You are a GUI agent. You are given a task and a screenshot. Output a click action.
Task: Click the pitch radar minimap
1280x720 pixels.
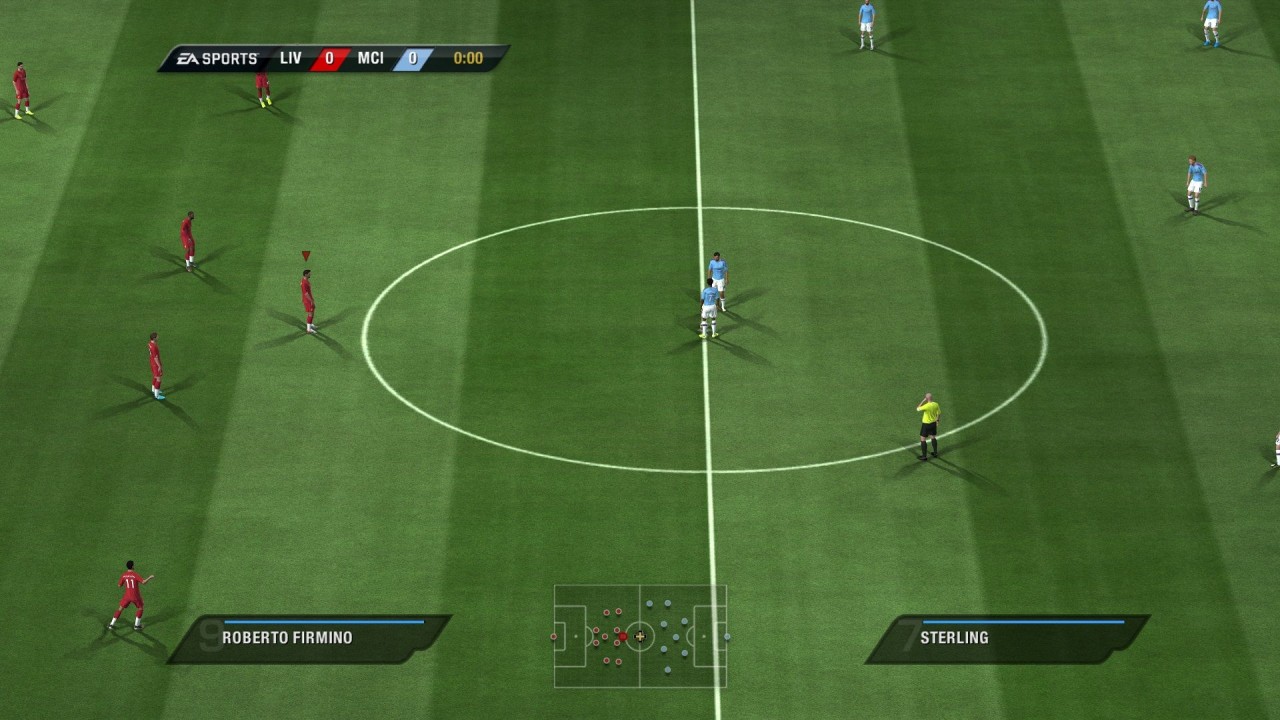(x=640, y=636)
